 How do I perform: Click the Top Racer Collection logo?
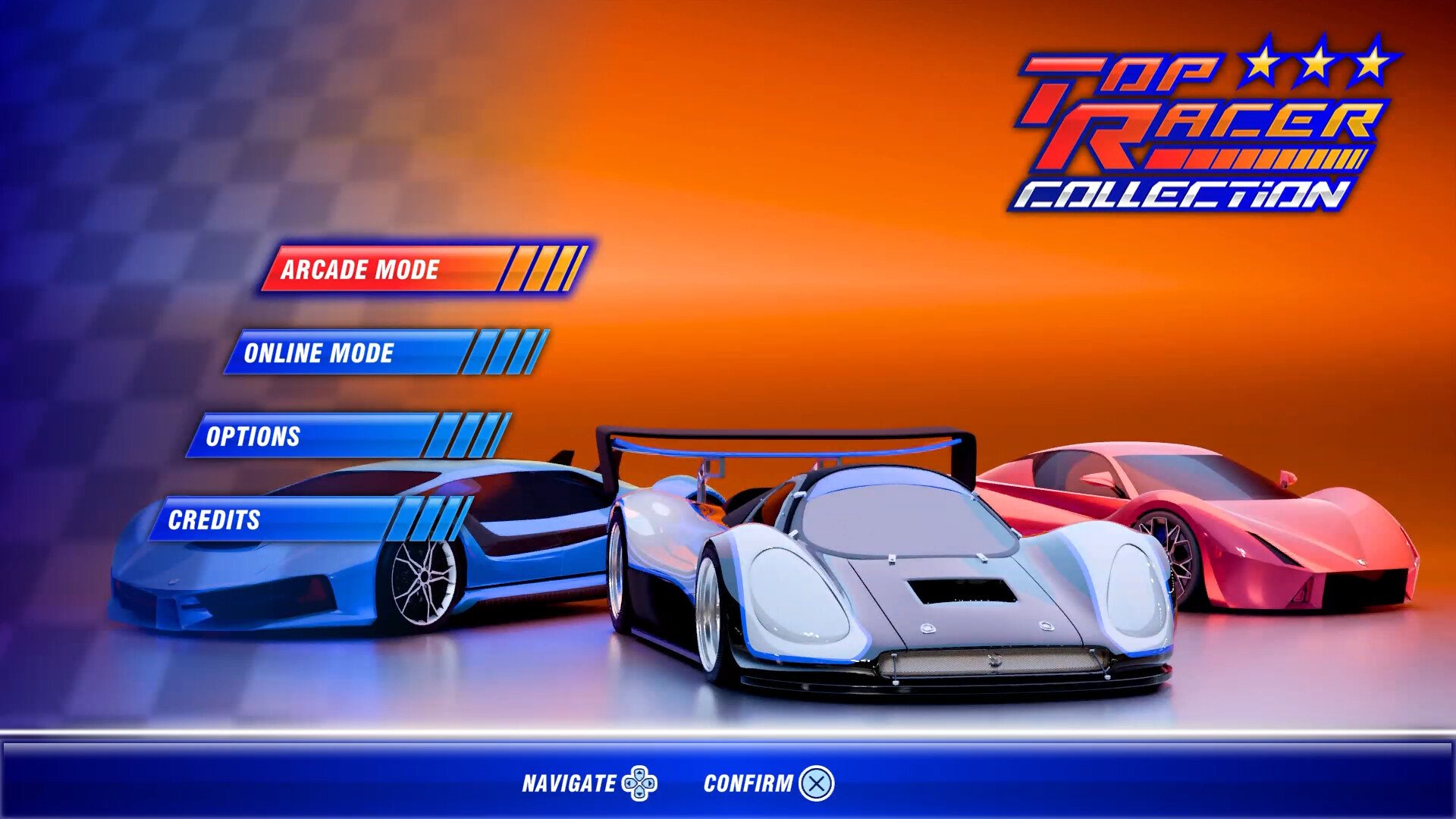(1206, 129)
